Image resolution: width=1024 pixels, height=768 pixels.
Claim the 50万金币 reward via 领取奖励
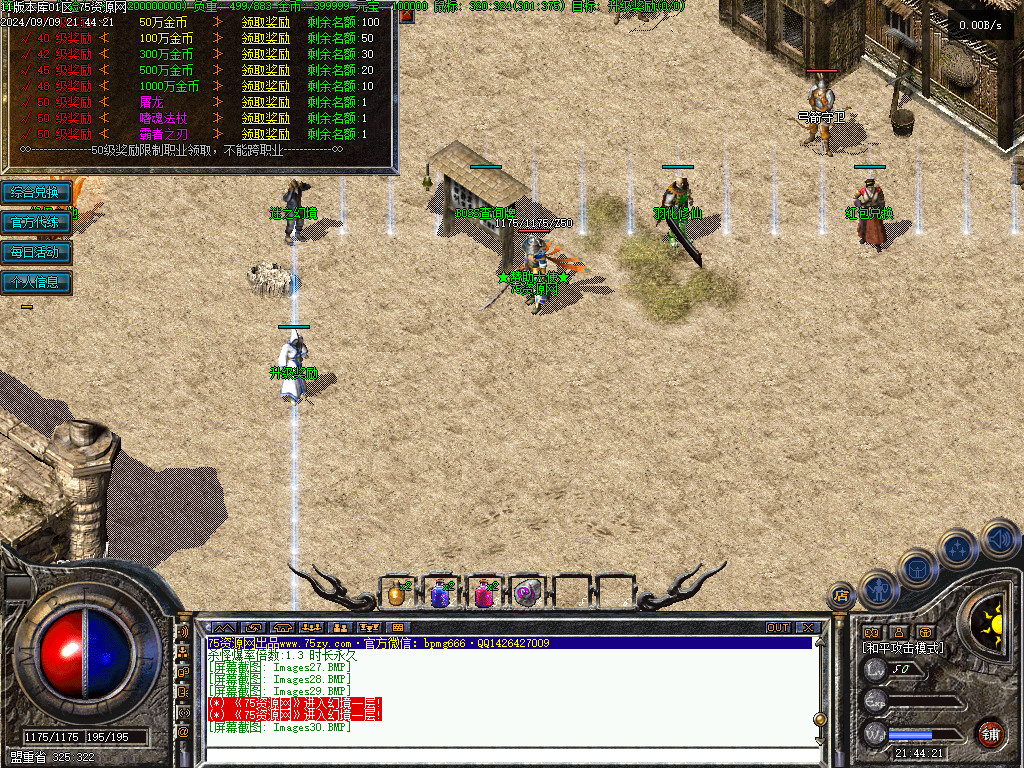266,22
